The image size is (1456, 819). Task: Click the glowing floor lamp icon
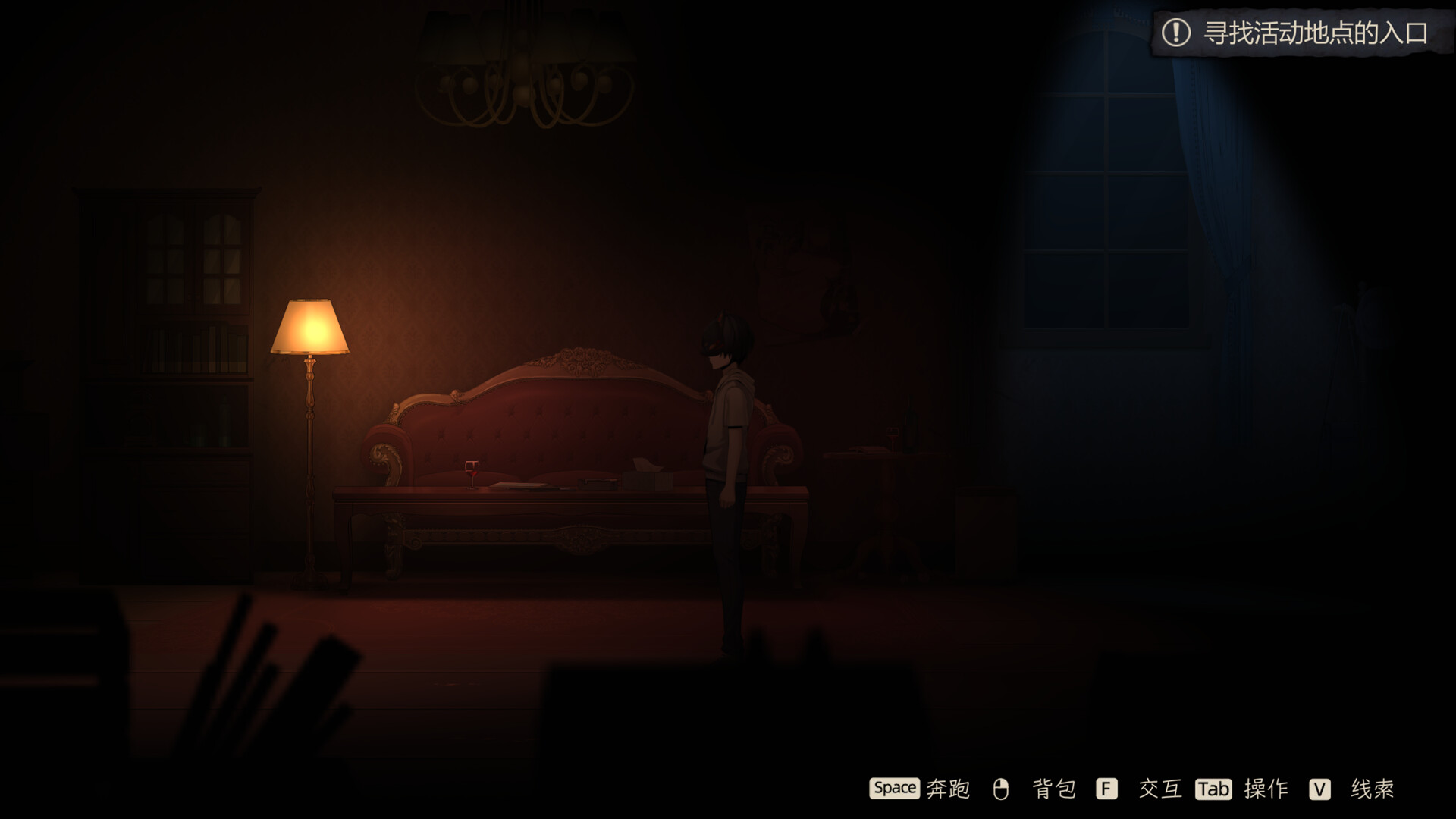[x=309, y=326]
